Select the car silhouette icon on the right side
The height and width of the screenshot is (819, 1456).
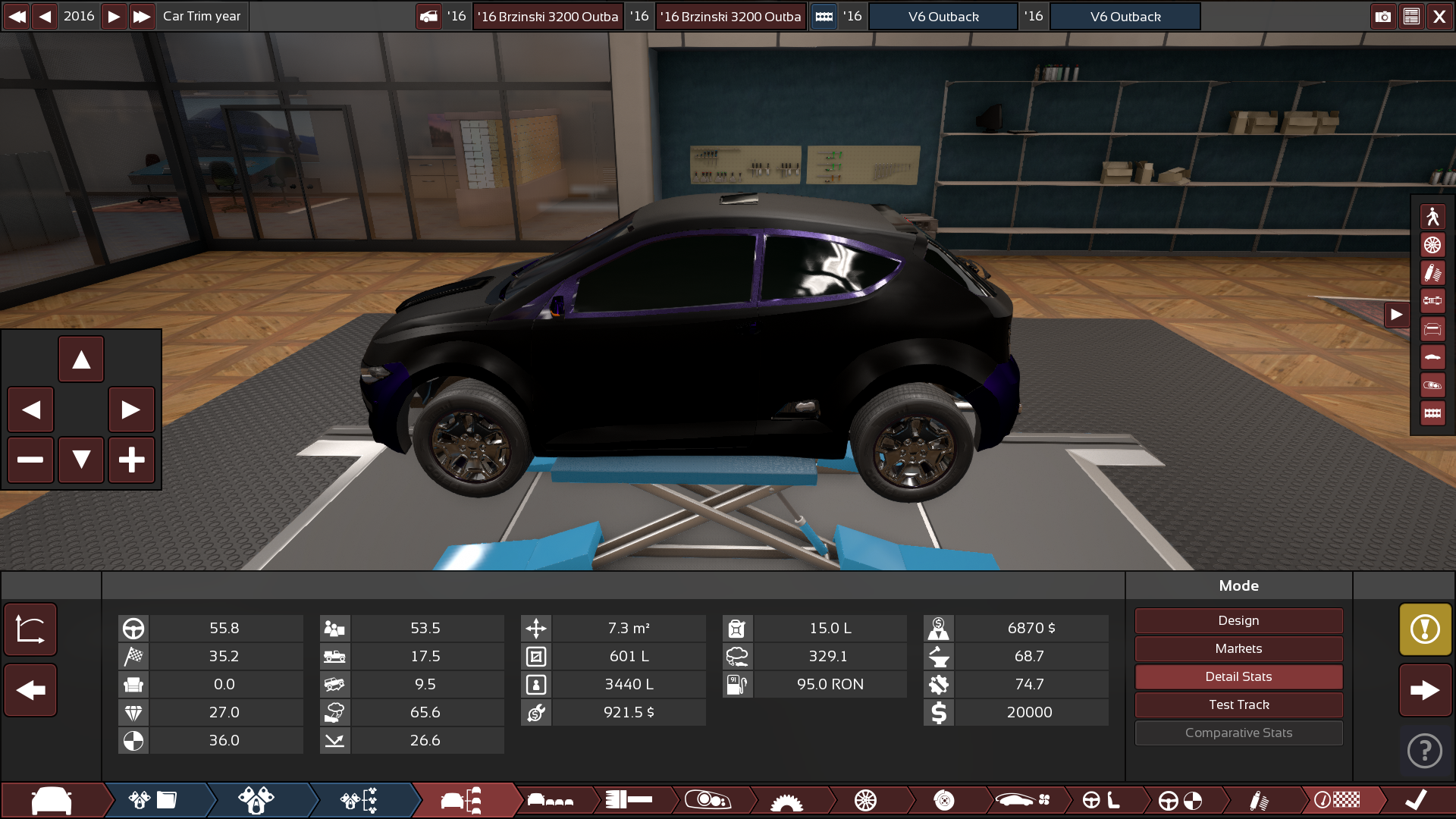[x=1432, y=356]
